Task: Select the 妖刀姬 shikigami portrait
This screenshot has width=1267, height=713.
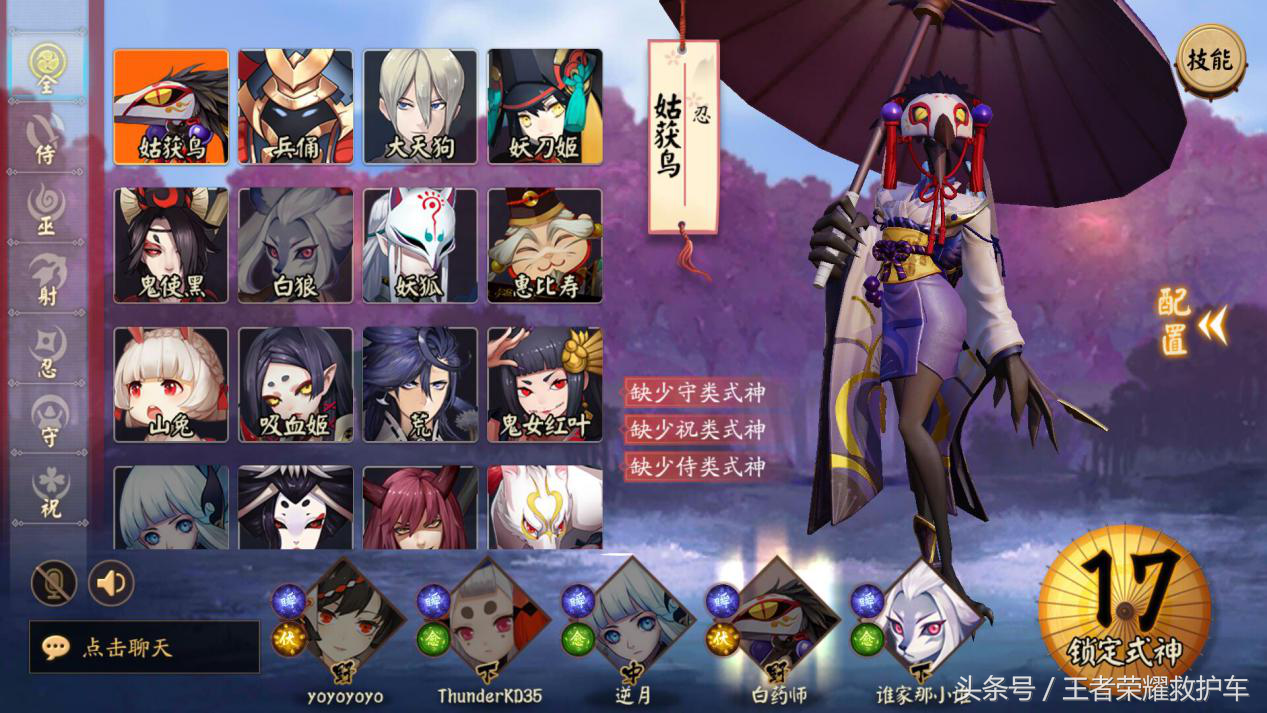Action: 545,107
